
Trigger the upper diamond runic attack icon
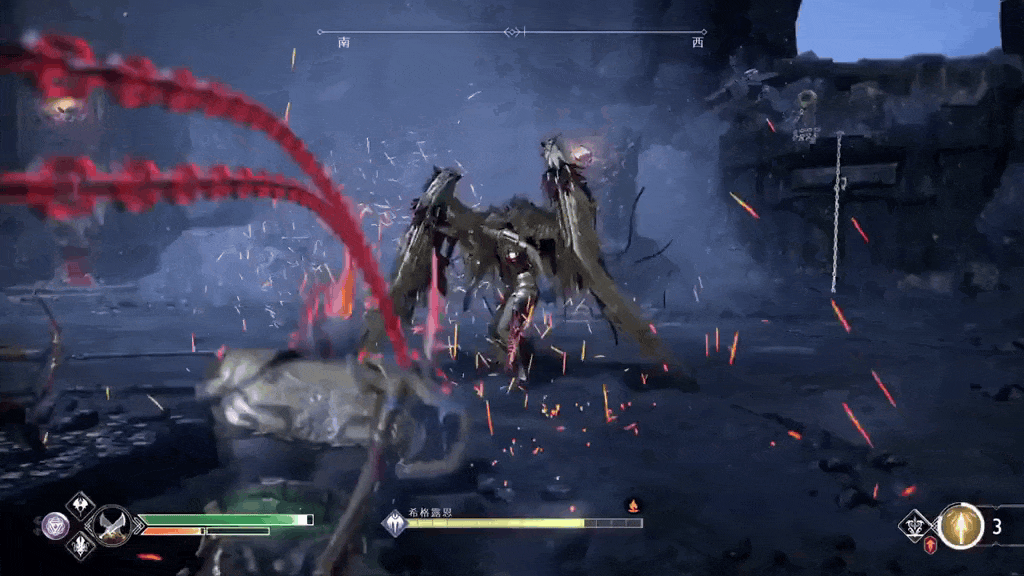tap(80, 503)
